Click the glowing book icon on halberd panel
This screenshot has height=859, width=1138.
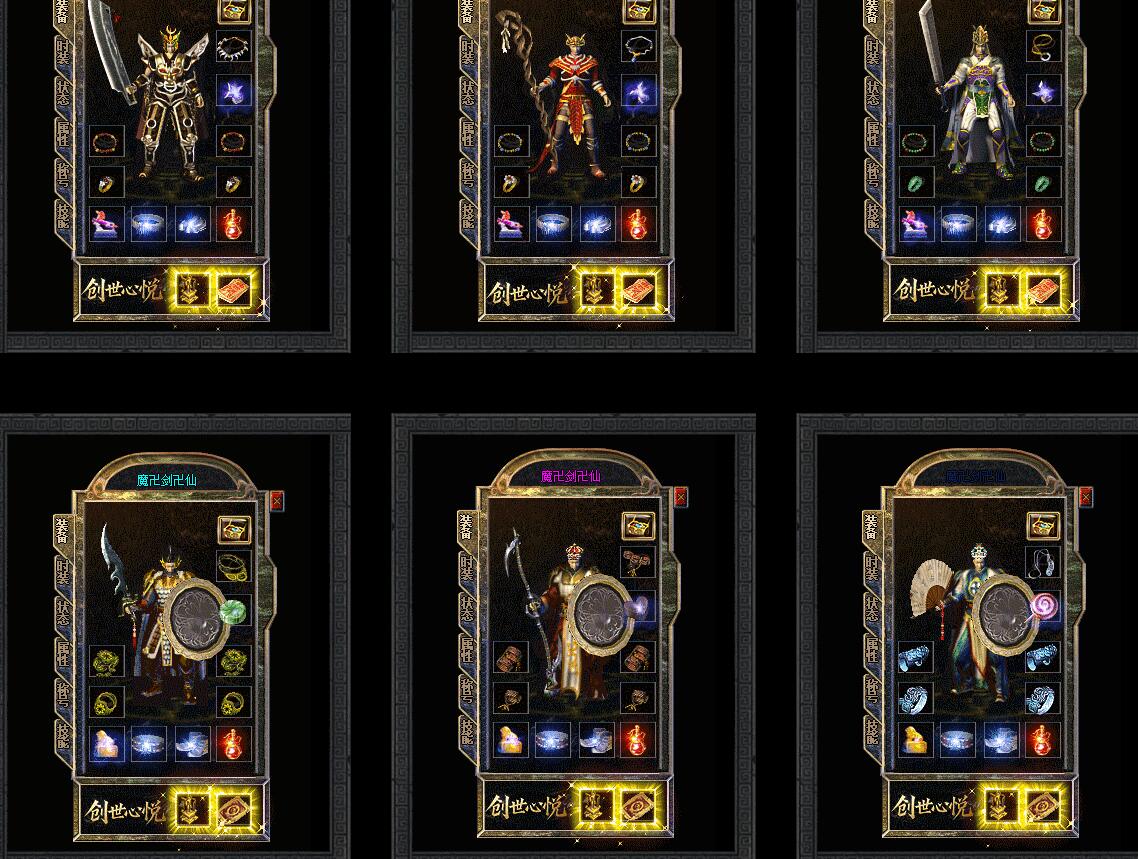click(637, 806)
